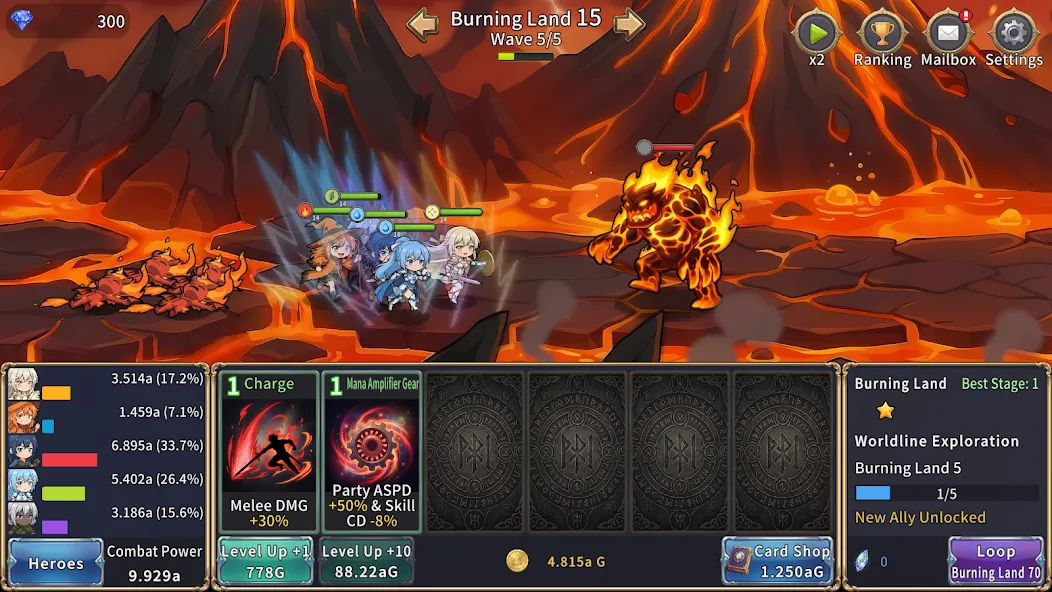Open the Card Shop
The height and width of the screenshot is (592, 1052).
point(777,560)
